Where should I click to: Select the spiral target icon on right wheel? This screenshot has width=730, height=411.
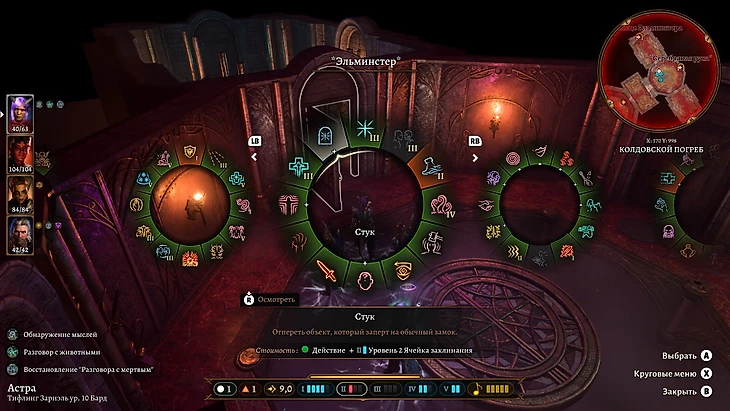tap(513, 159)
